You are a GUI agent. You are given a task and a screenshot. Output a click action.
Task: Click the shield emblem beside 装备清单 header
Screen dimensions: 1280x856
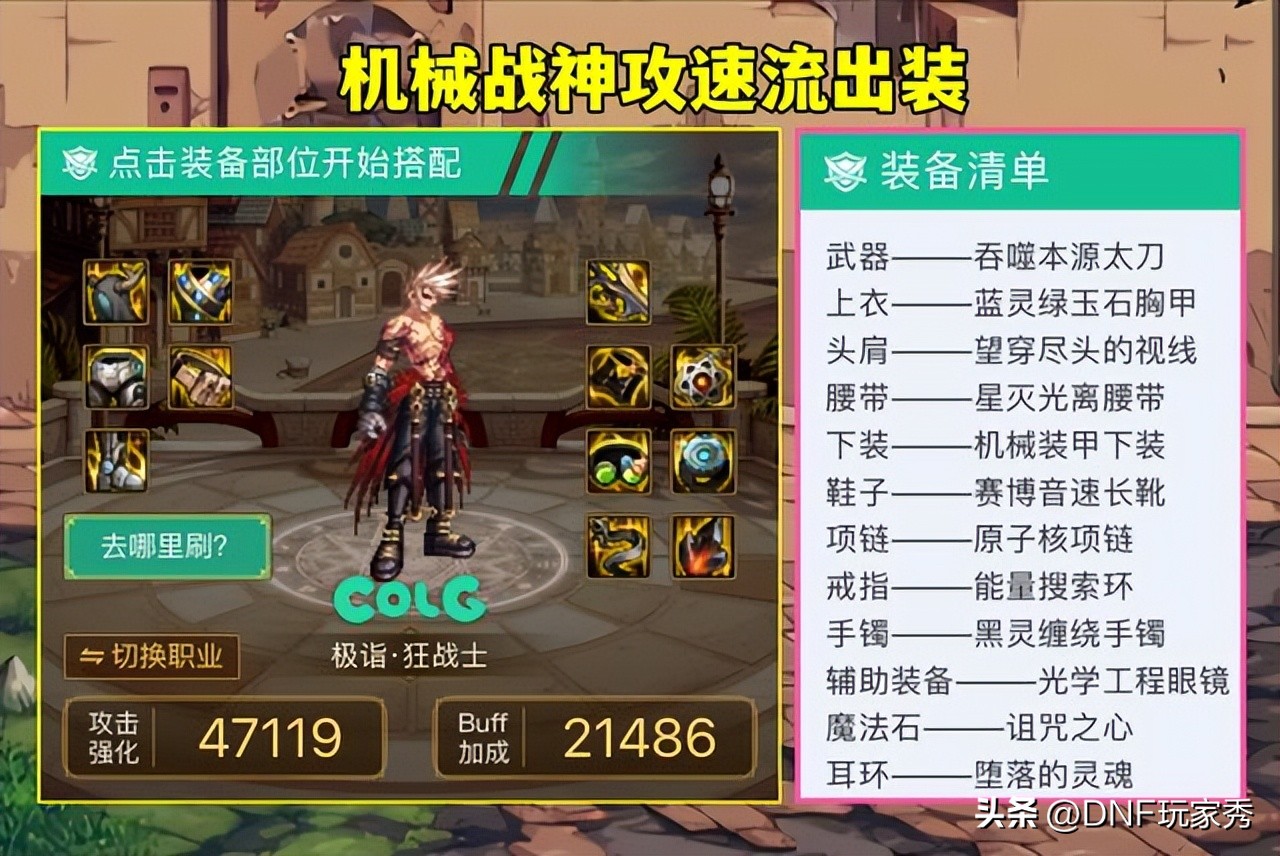[x=845, y=169]
